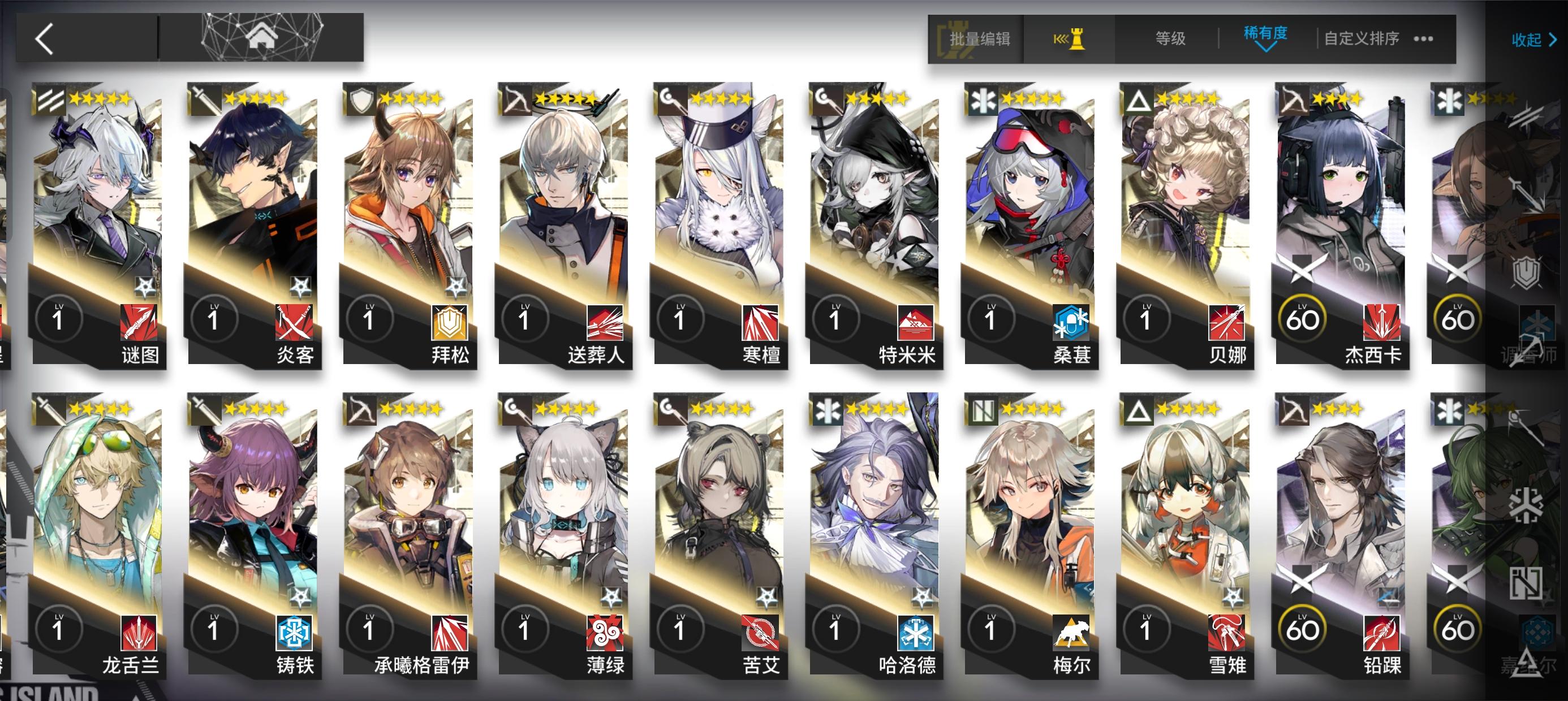Toggle the 稀有度 sort direction arrow

pos(1265,47)
